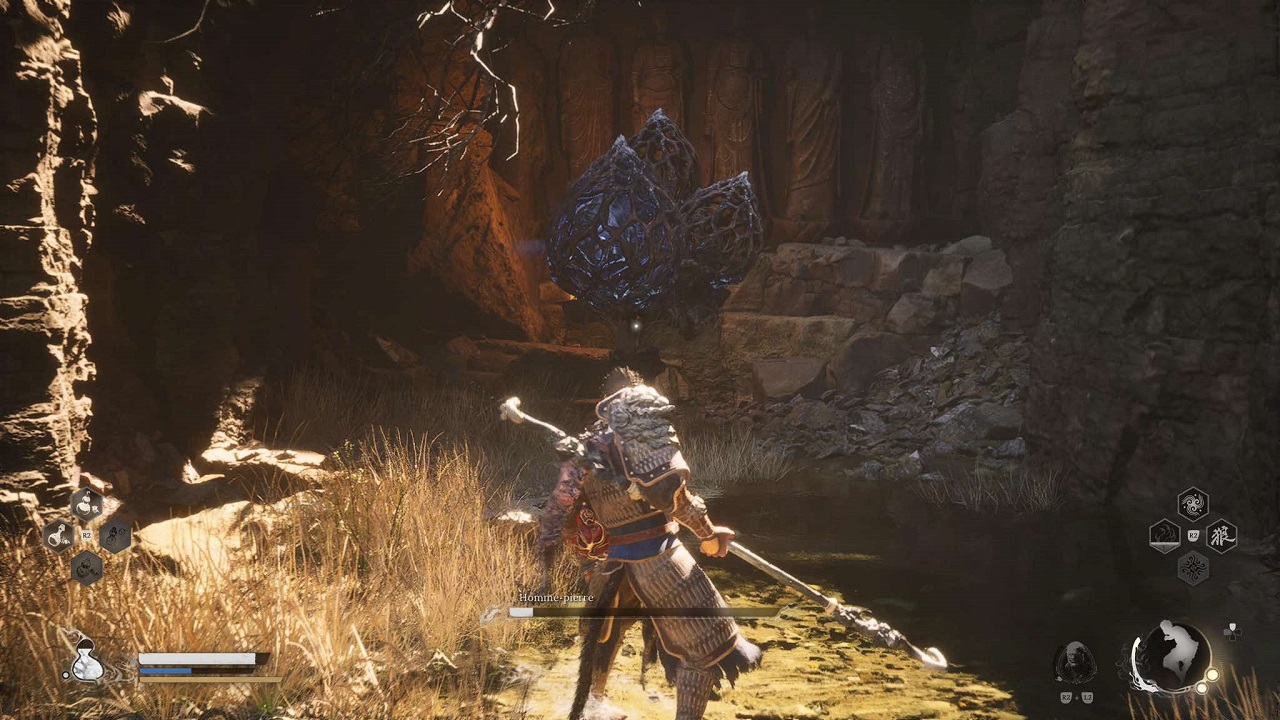The width and height of the screenshot is (1280, 720).
Task: Pick the tilted flask item slot
Action: (58, 536)
